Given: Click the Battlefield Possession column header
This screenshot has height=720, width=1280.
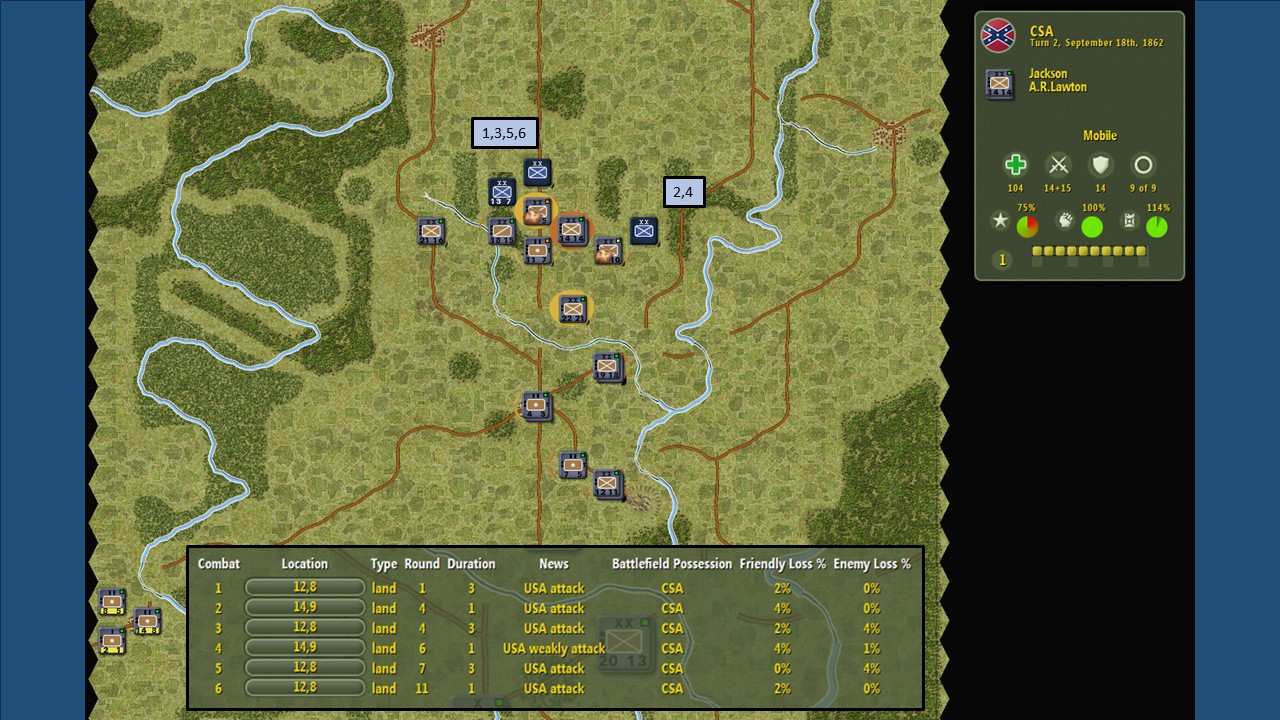Looking at the screenshot, I should tap(672, 563).
